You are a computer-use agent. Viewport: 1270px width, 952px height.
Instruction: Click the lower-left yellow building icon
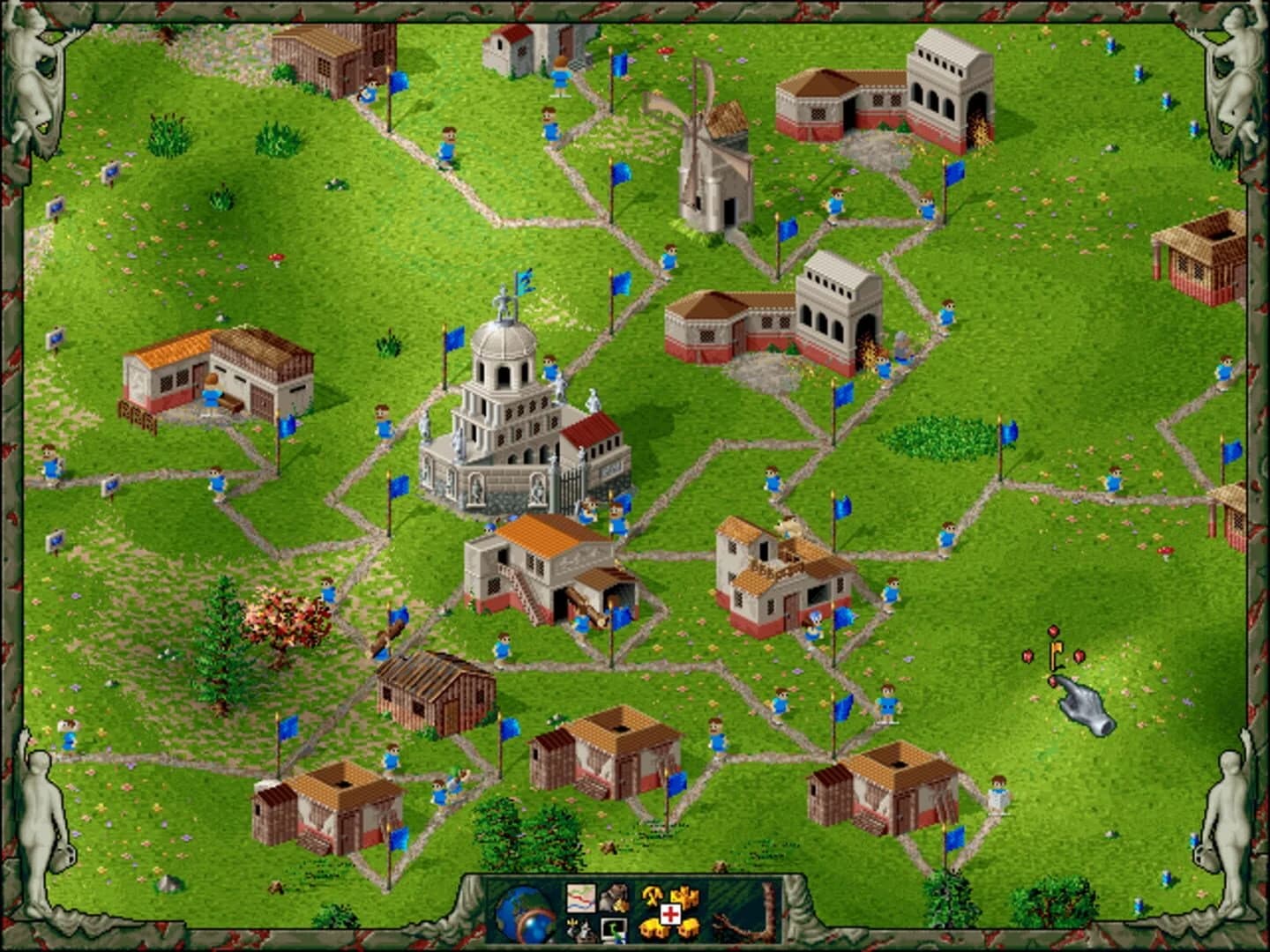[653, 927]
